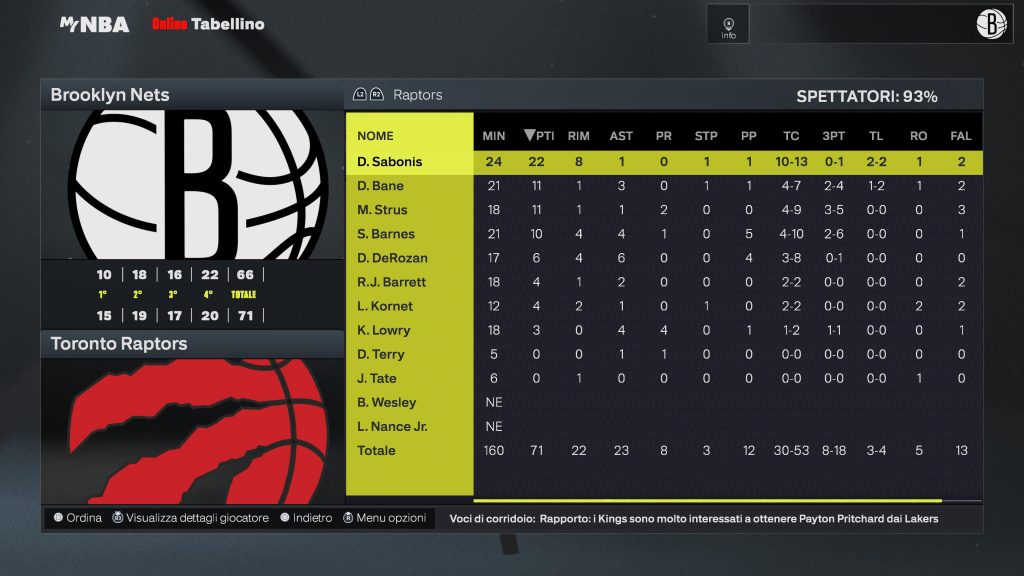Pick the K. Lowry row

tap(383, 330)
